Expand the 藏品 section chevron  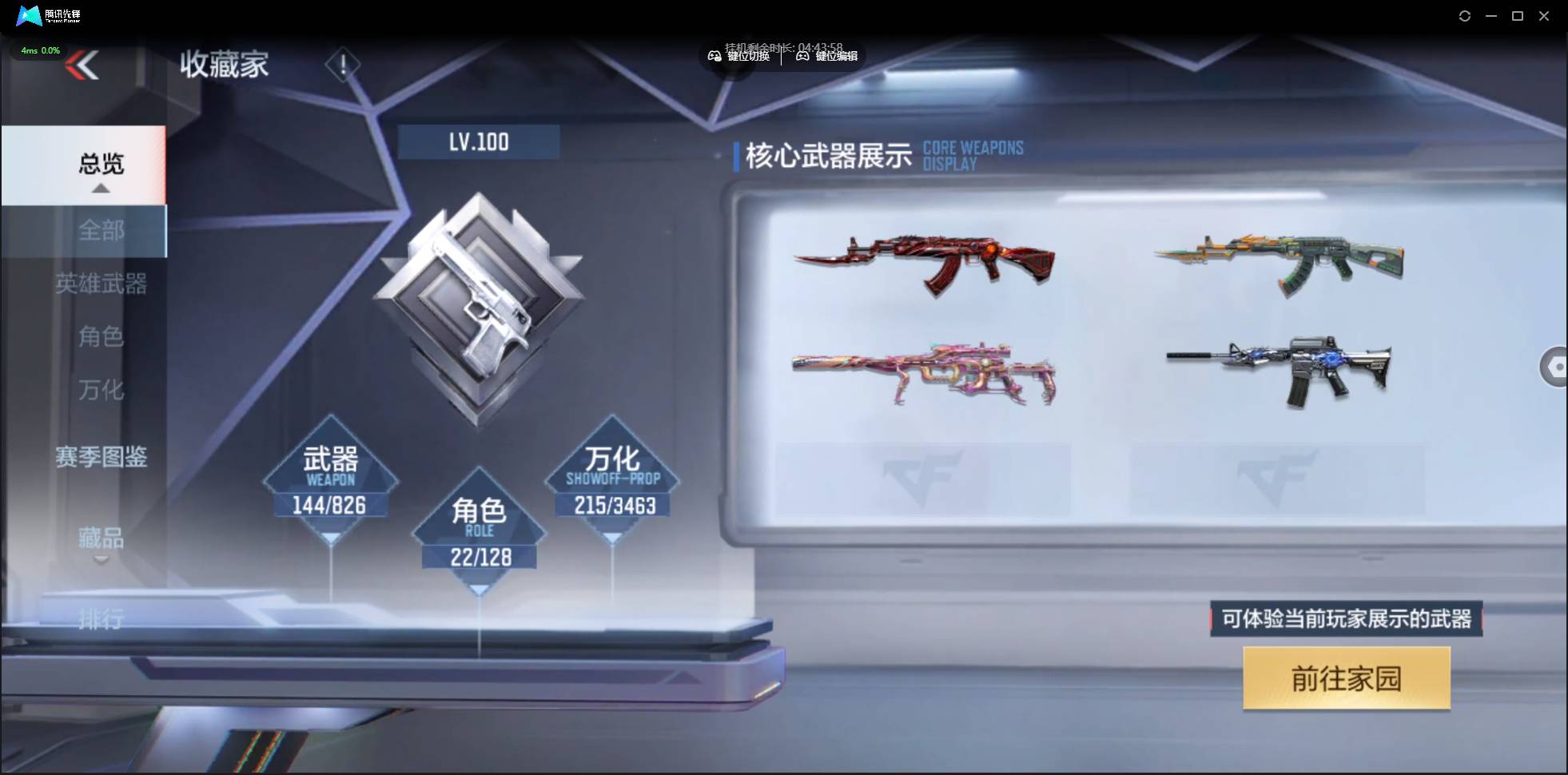101,559
